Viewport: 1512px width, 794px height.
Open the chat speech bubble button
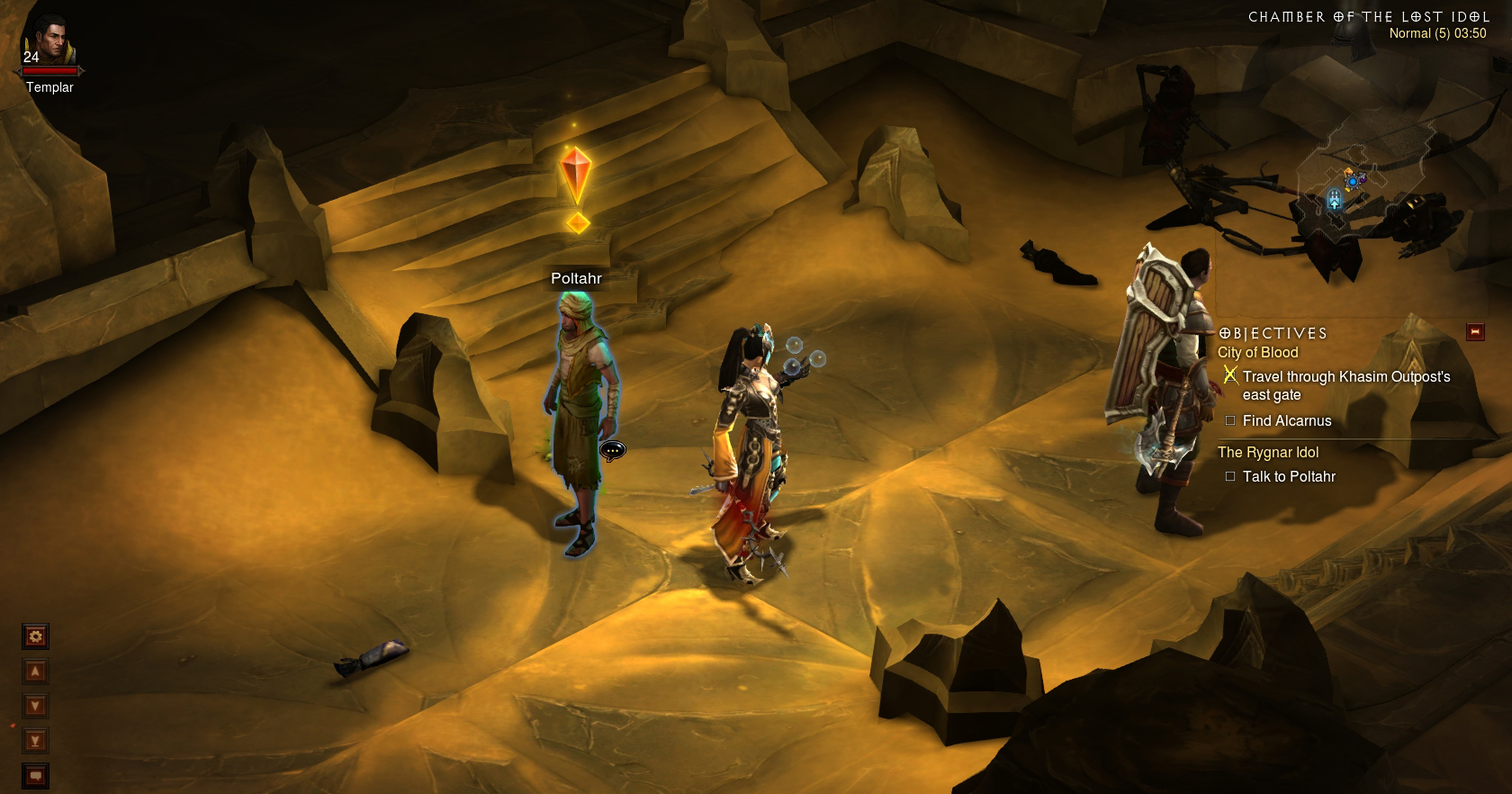(35, 775)
